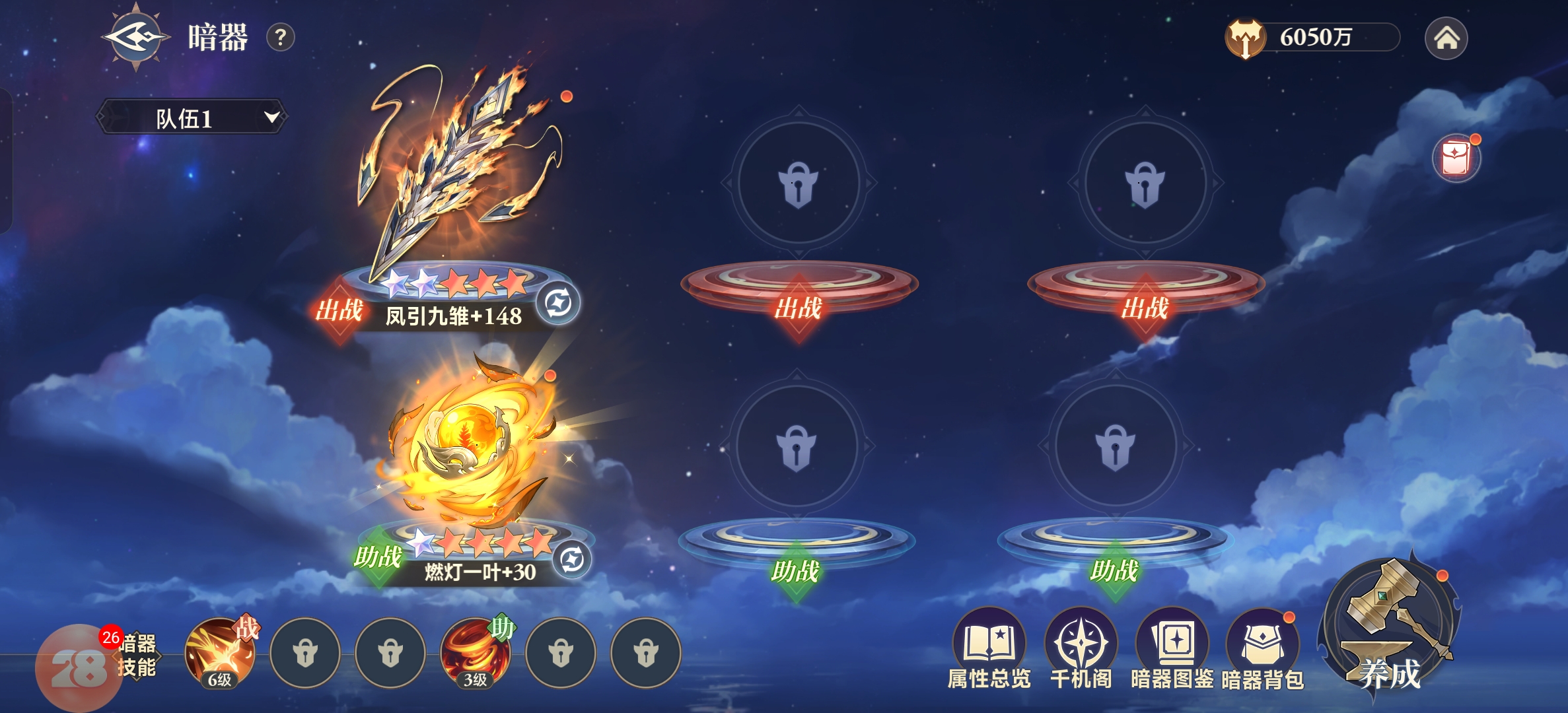Click the question mark help button

point(280,38)
